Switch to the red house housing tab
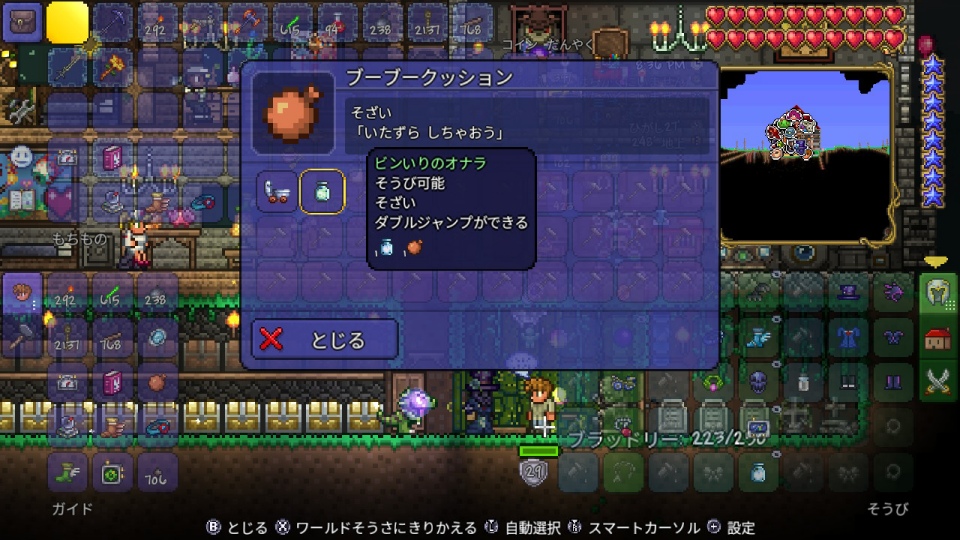Viewport: 960px width, 540px height. pyautogui.click(x=937, y=338)
